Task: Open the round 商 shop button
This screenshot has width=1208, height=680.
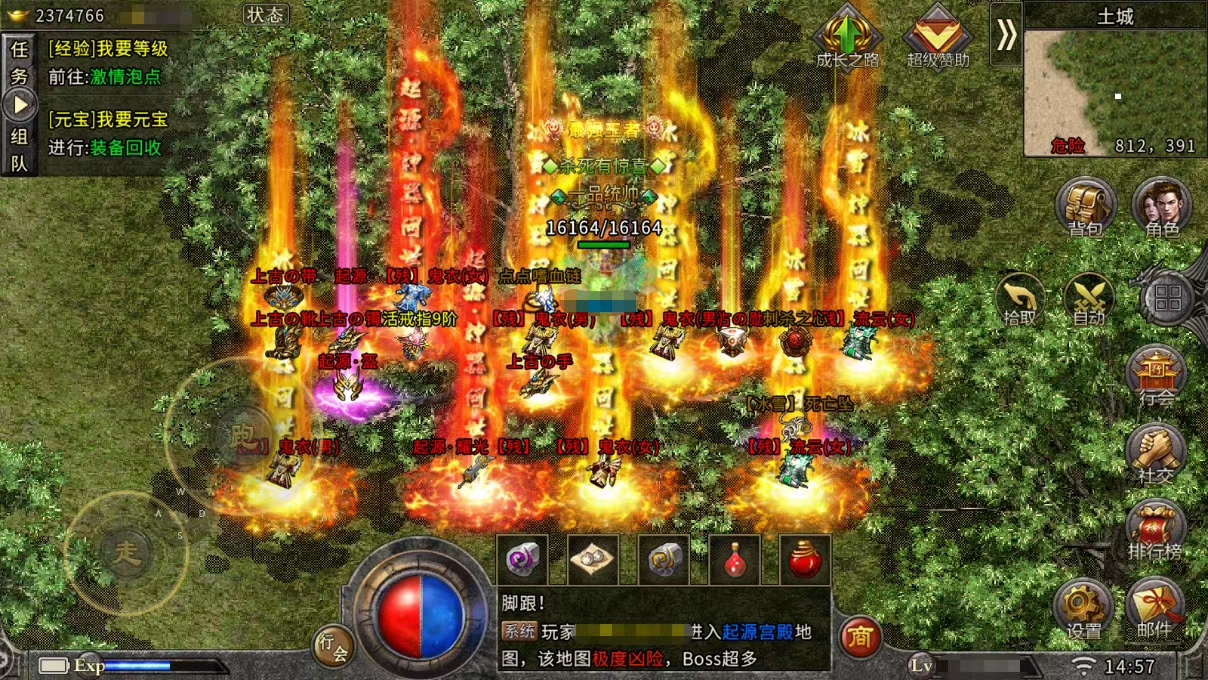Action: click(x=860, y=636)
